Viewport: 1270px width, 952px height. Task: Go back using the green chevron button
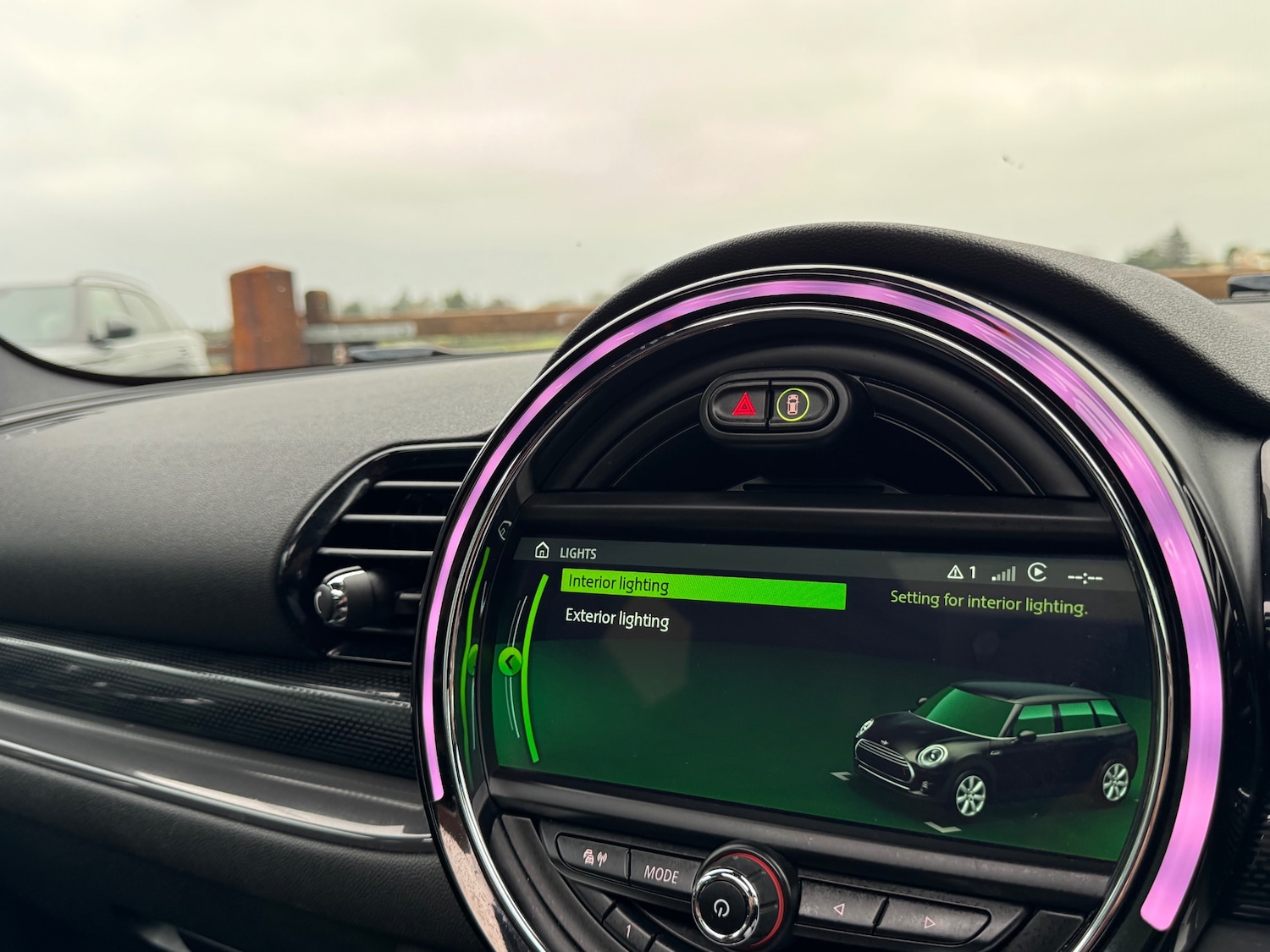pos(510,662)
